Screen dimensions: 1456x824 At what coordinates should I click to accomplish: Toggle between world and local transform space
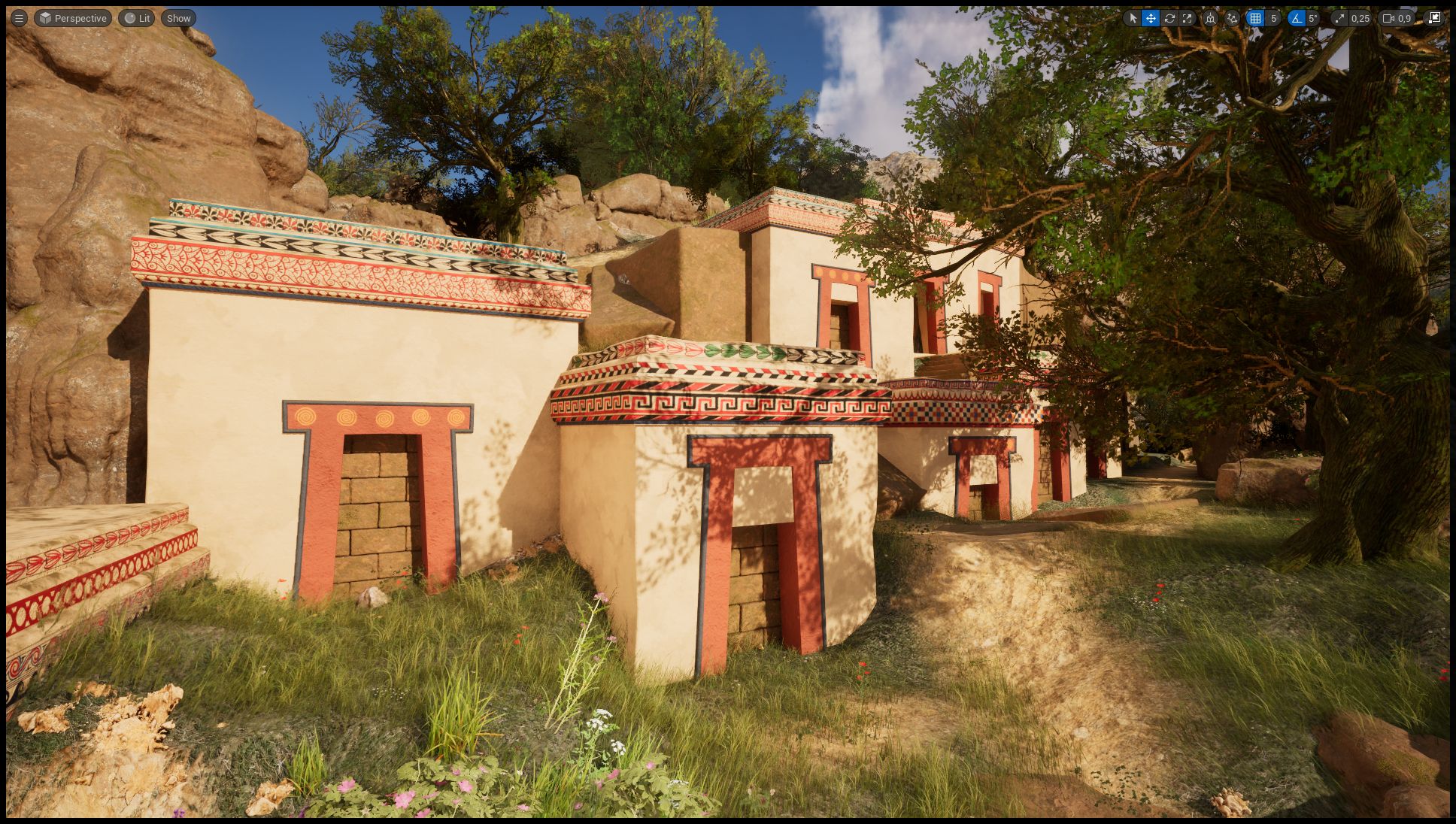coord(1212,19)
